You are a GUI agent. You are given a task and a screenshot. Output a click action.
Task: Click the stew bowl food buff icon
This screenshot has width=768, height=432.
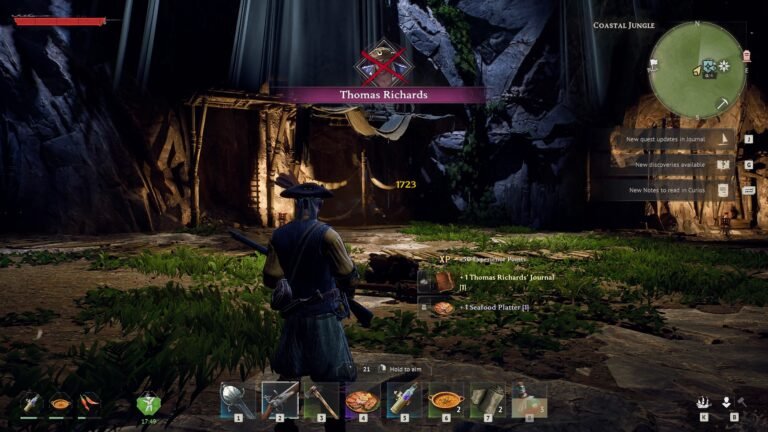tap(61, 403)
